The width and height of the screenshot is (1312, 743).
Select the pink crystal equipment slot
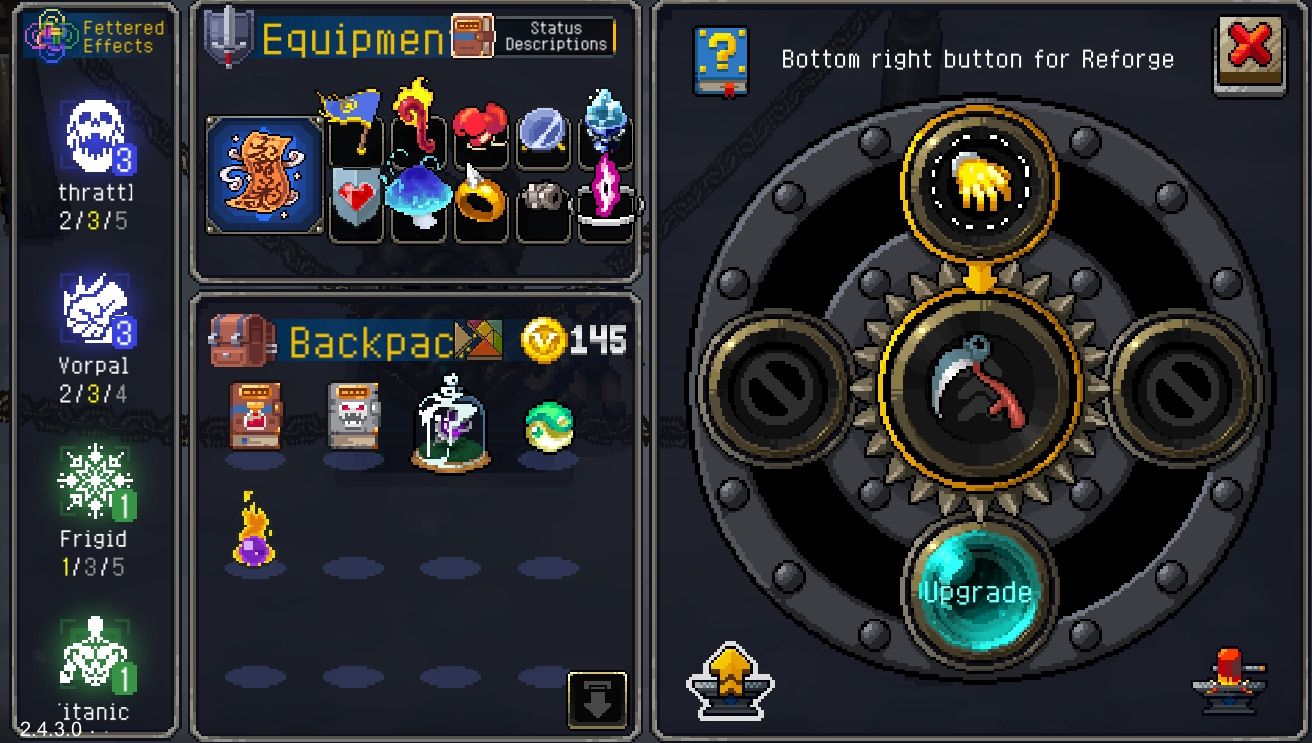point(606,190)
